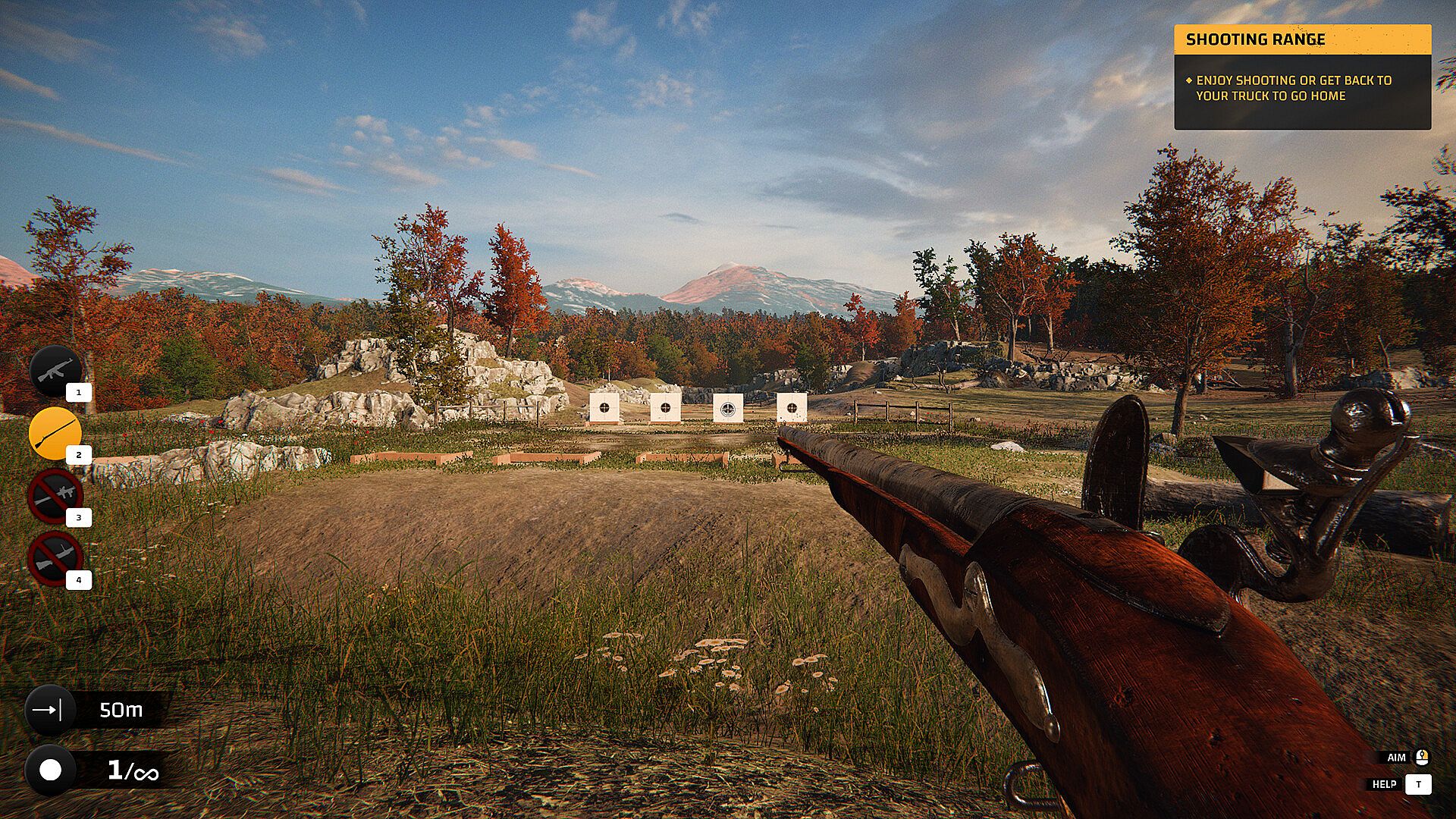Click the 50m target distance indicator
The height and width of the screenshot is (819, 1456).
click(x=99, y=710)
